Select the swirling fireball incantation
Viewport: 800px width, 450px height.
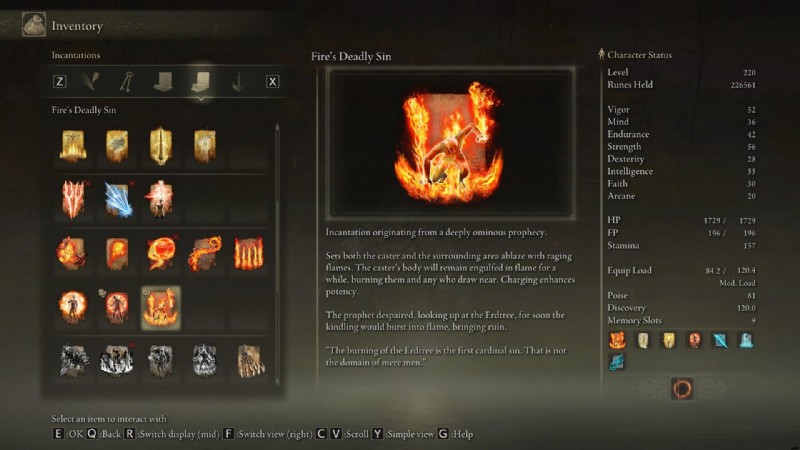click(161, 253)
